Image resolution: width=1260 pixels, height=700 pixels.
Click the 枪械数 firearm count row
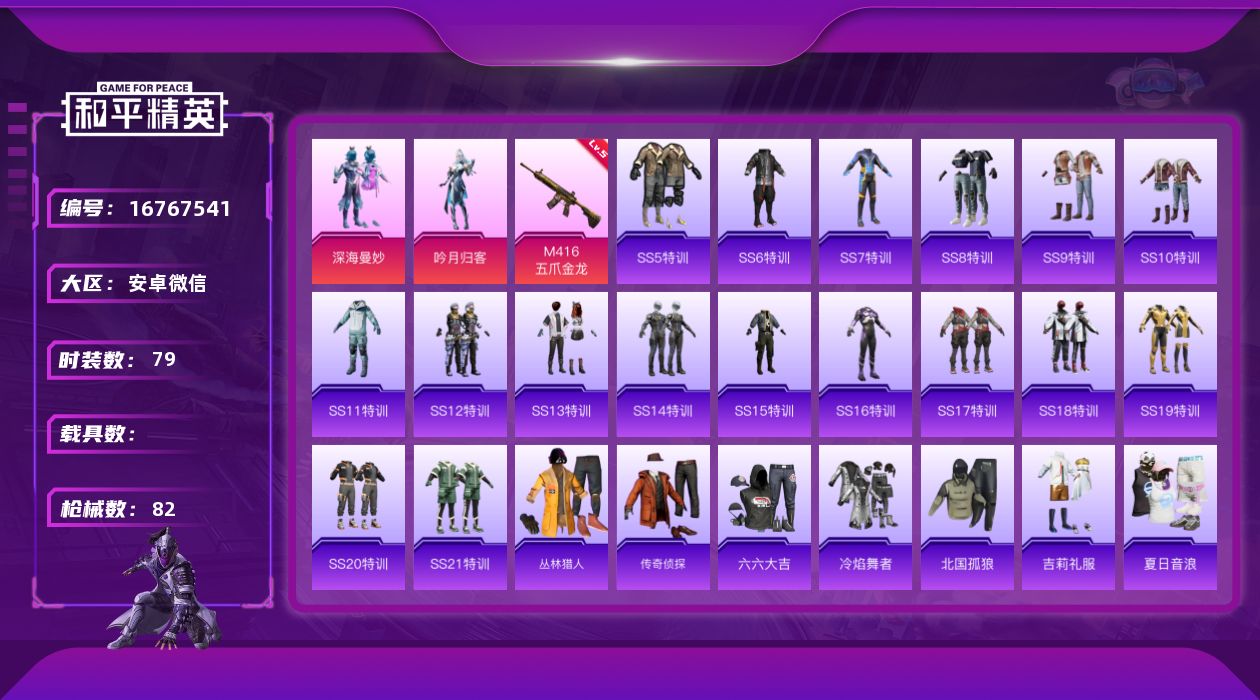[x=130, y=509]
